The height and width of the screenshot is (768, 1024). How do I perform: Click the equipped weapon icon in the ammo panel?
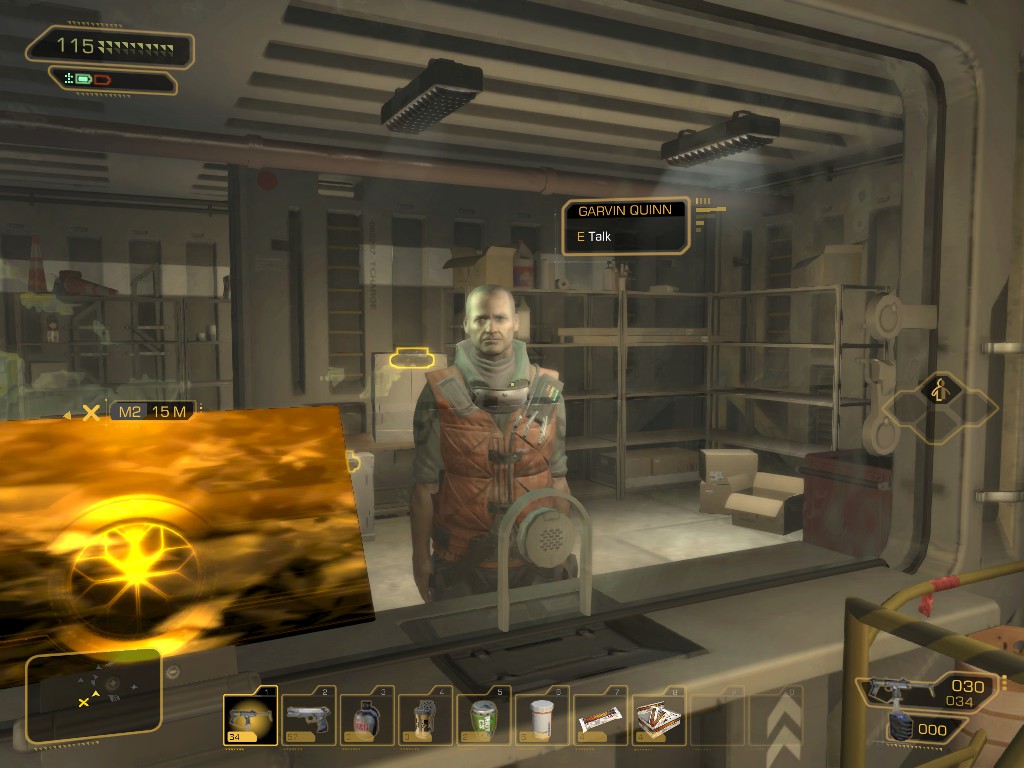coord(896,689)
